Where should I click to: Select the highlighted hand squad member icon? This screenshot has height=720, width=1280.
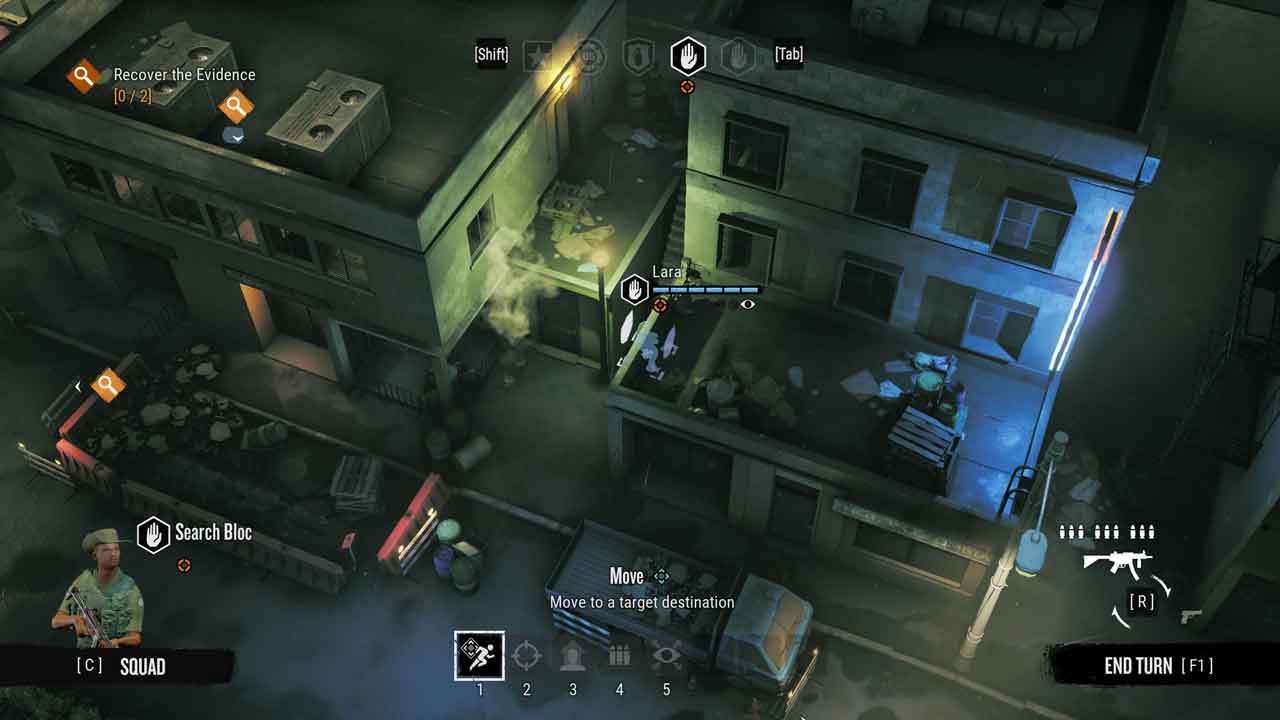click(x=688, y=56)
